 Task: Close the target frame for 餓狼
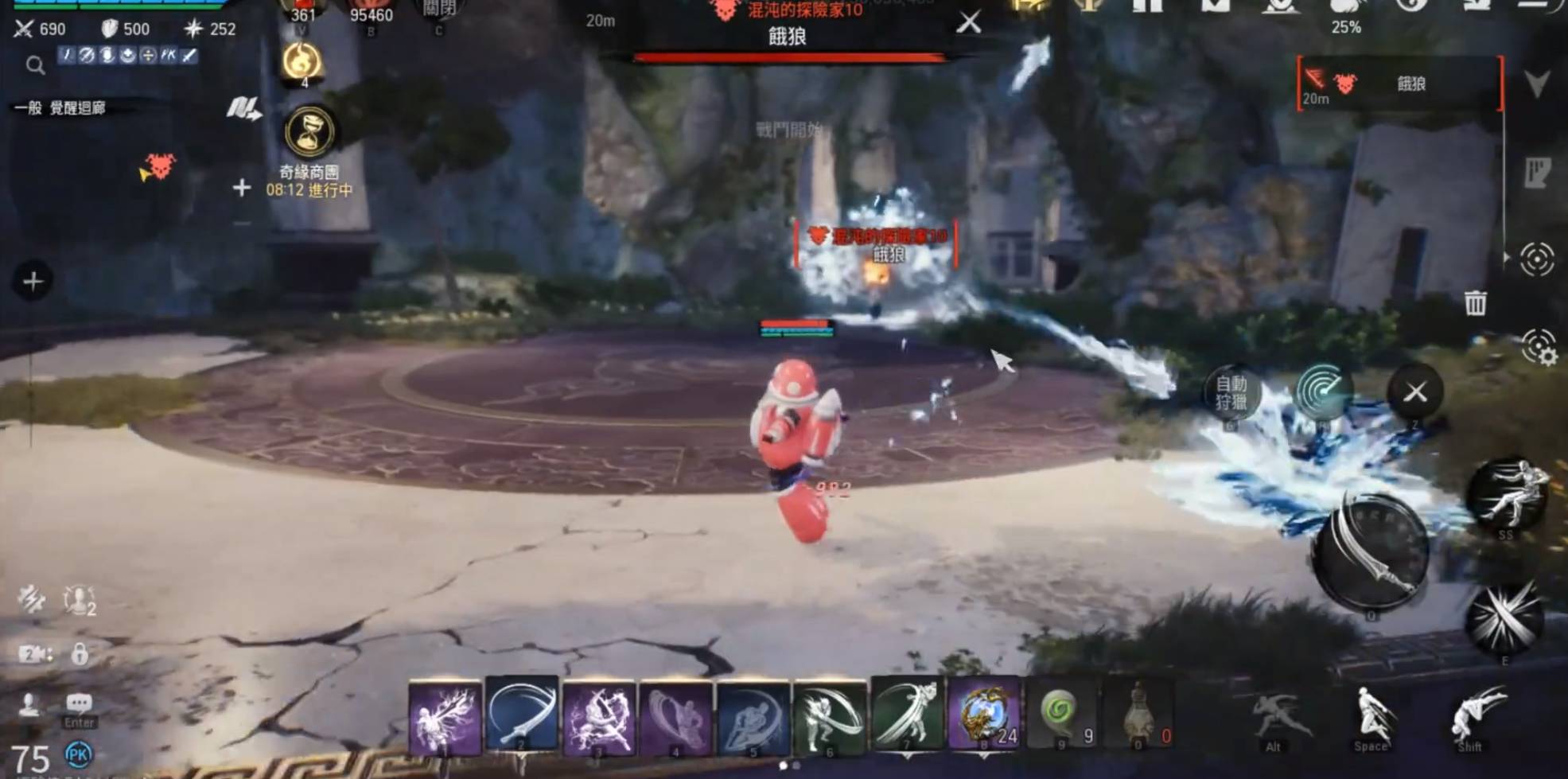pos(968,22)
